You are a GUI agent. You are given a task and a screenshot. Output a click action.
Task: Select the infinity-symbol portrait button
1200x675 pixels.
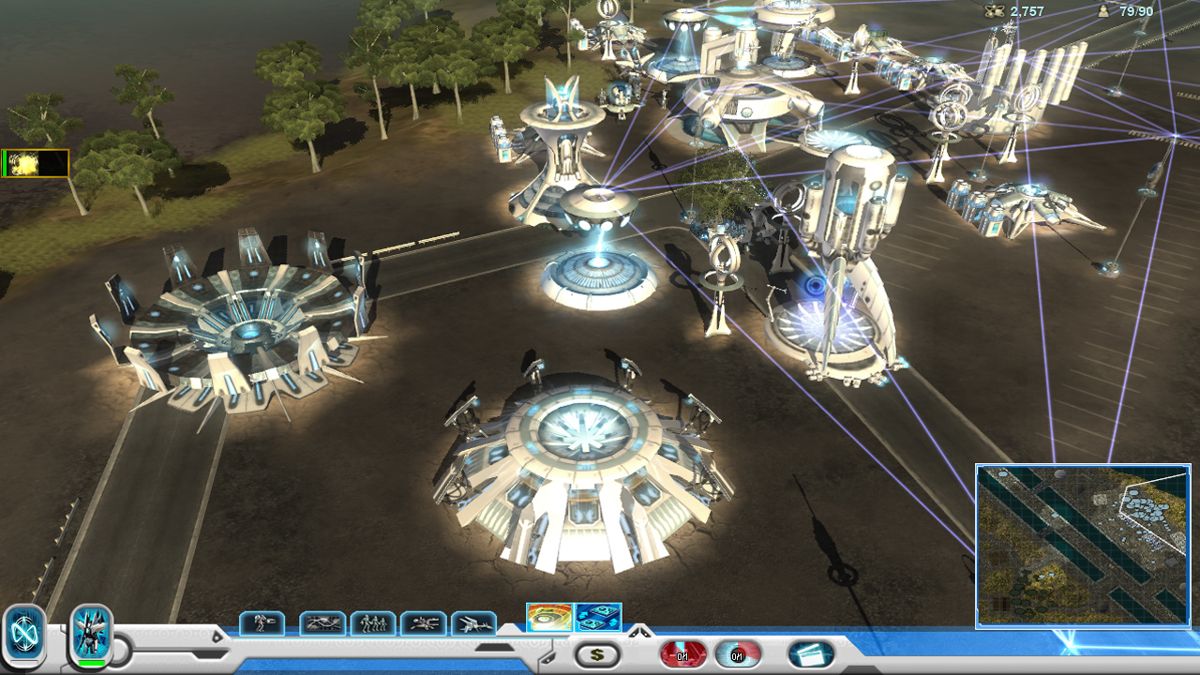24,635
